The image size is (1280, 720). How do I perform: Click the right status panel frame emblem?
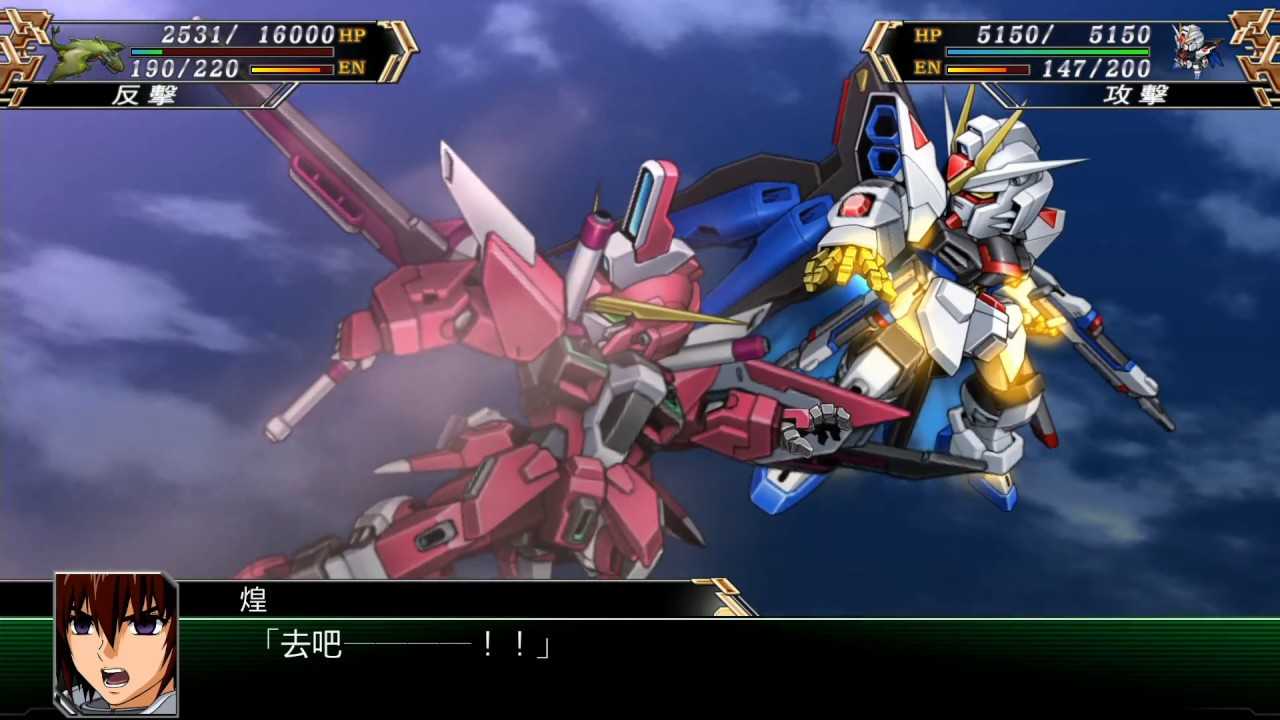(1258, 45)
